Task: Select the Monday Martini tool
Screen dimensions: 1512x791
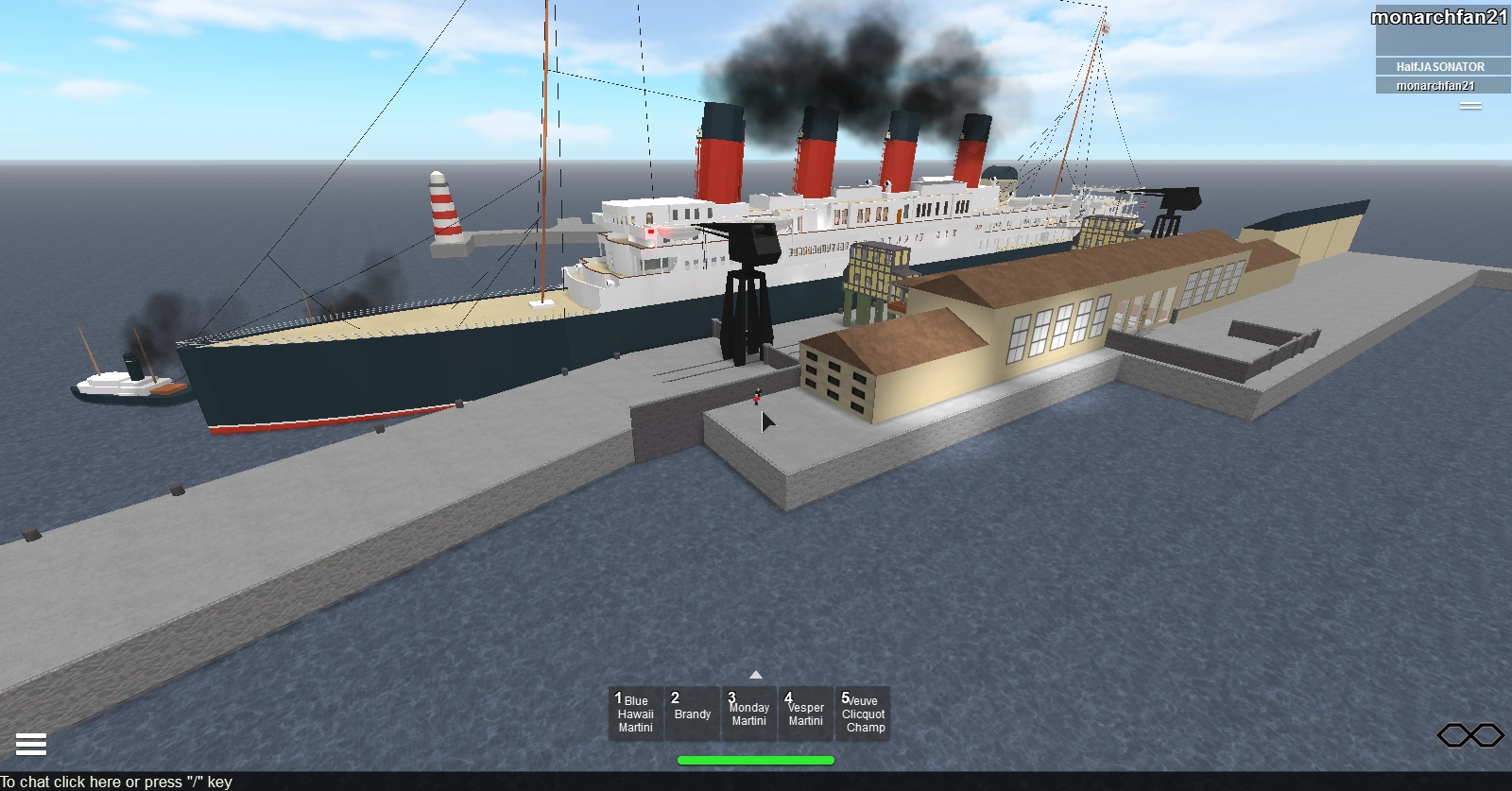Action: 748,714
